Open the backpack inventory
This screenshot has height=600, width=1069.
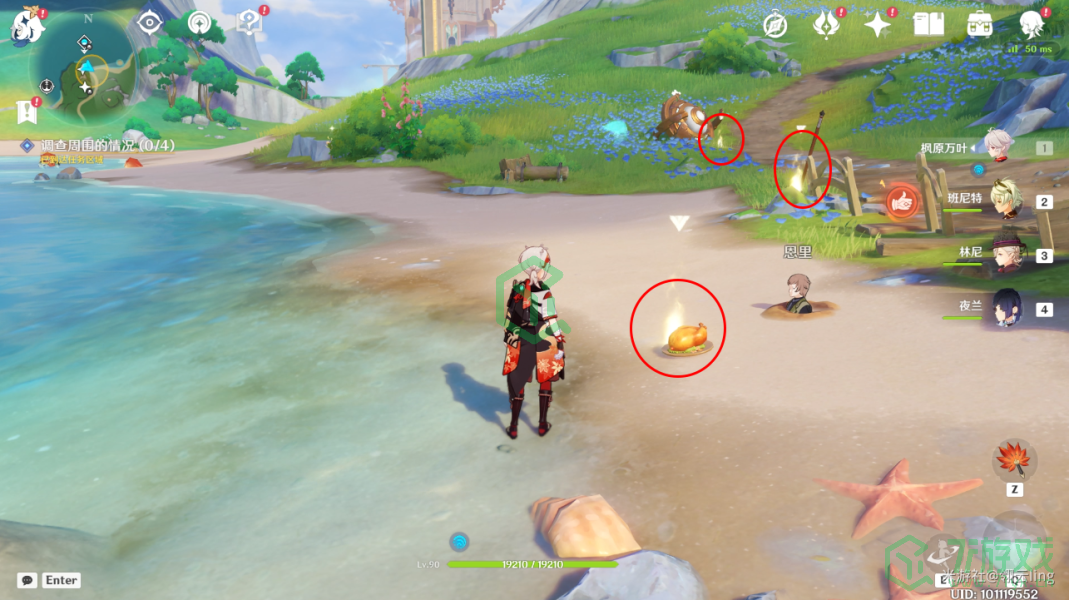coord(980,24)
